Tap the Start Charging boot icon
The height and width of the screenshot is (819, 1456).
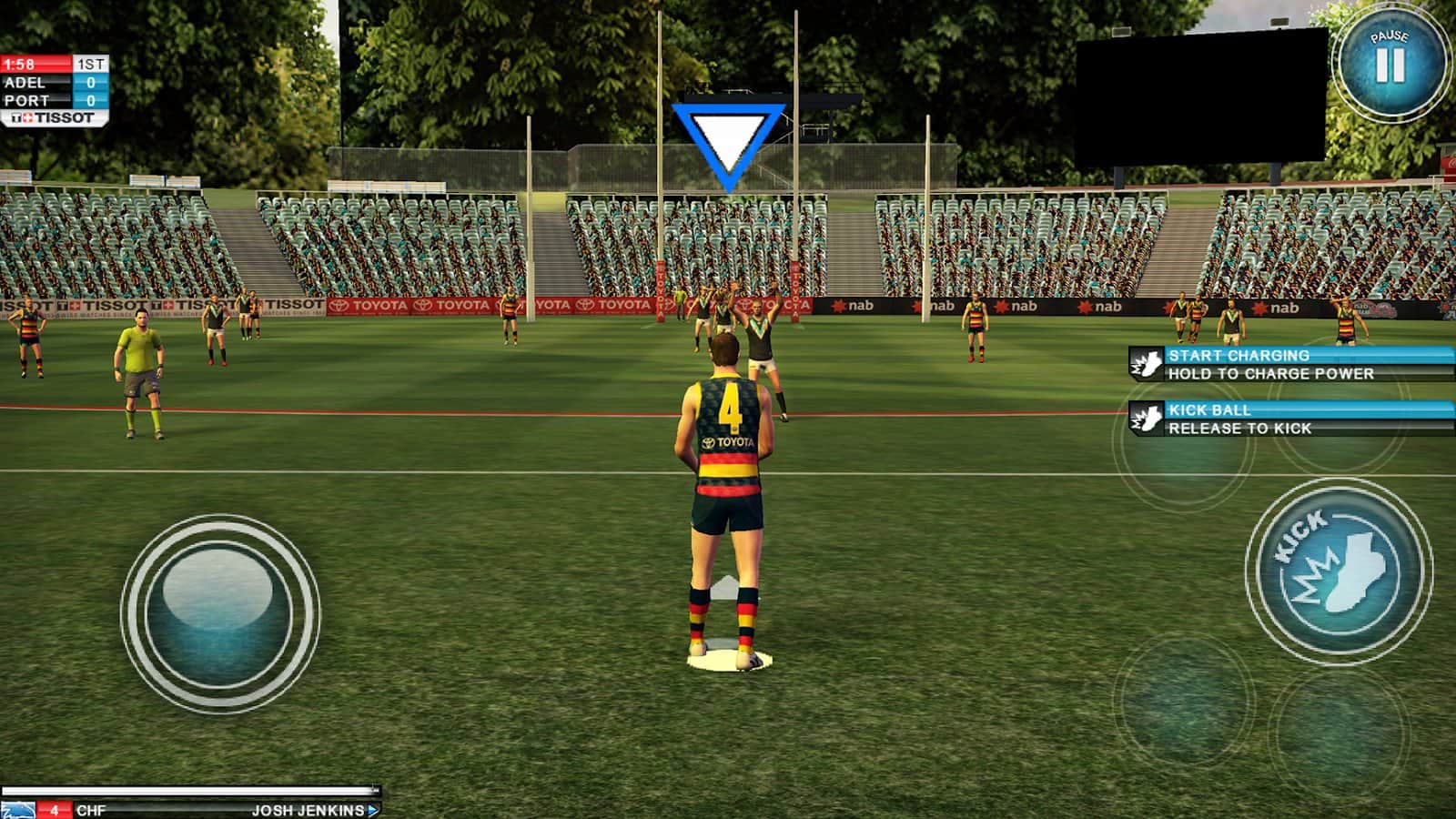1146,364
